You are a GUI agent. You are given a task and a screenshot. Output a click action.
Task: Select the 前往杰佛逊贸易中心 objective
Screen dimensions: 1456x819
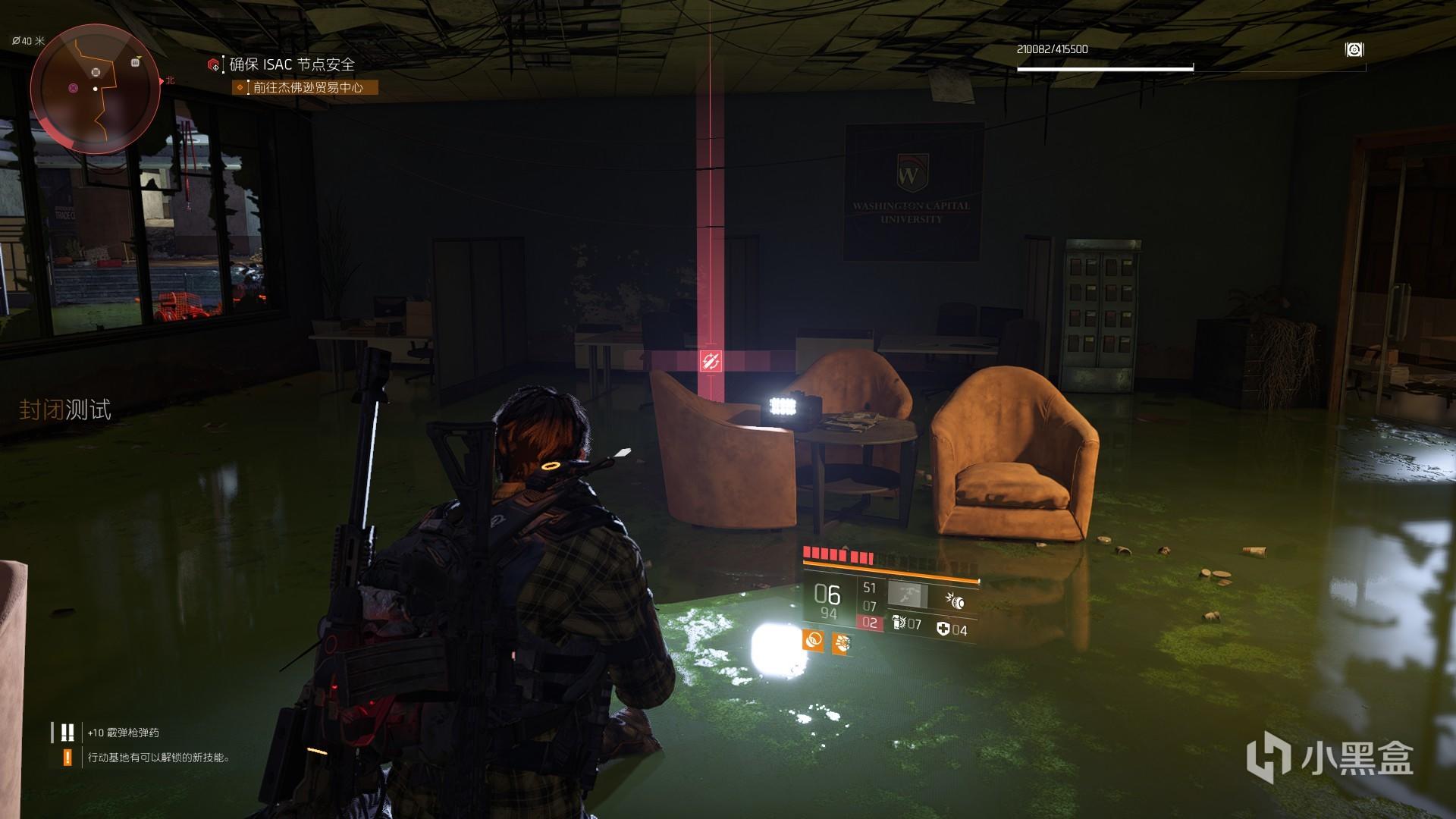[307, 88]
